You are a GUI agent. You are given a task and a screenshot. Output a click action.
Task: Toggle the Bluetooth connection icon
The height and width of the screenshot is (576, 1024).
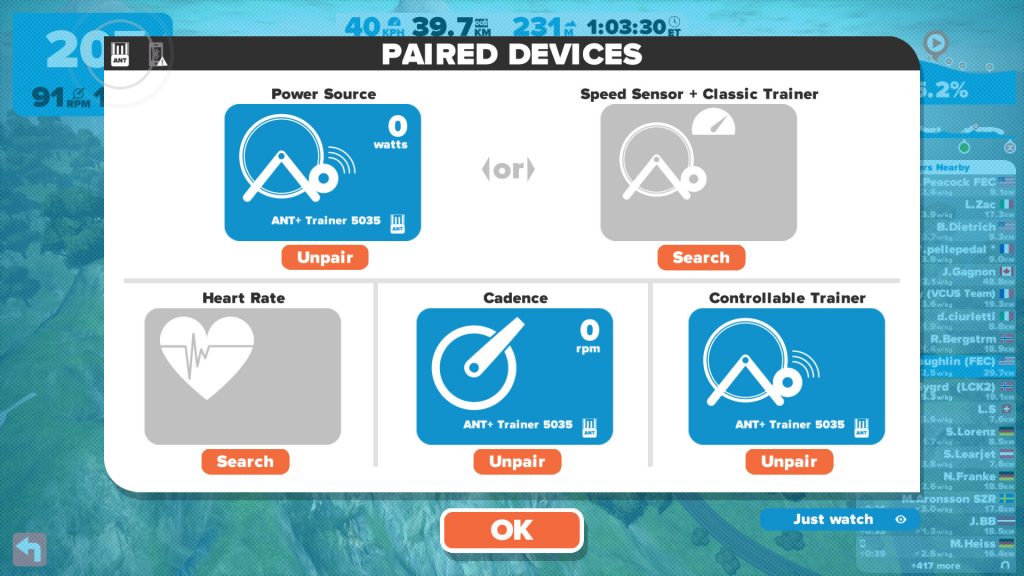157,54
